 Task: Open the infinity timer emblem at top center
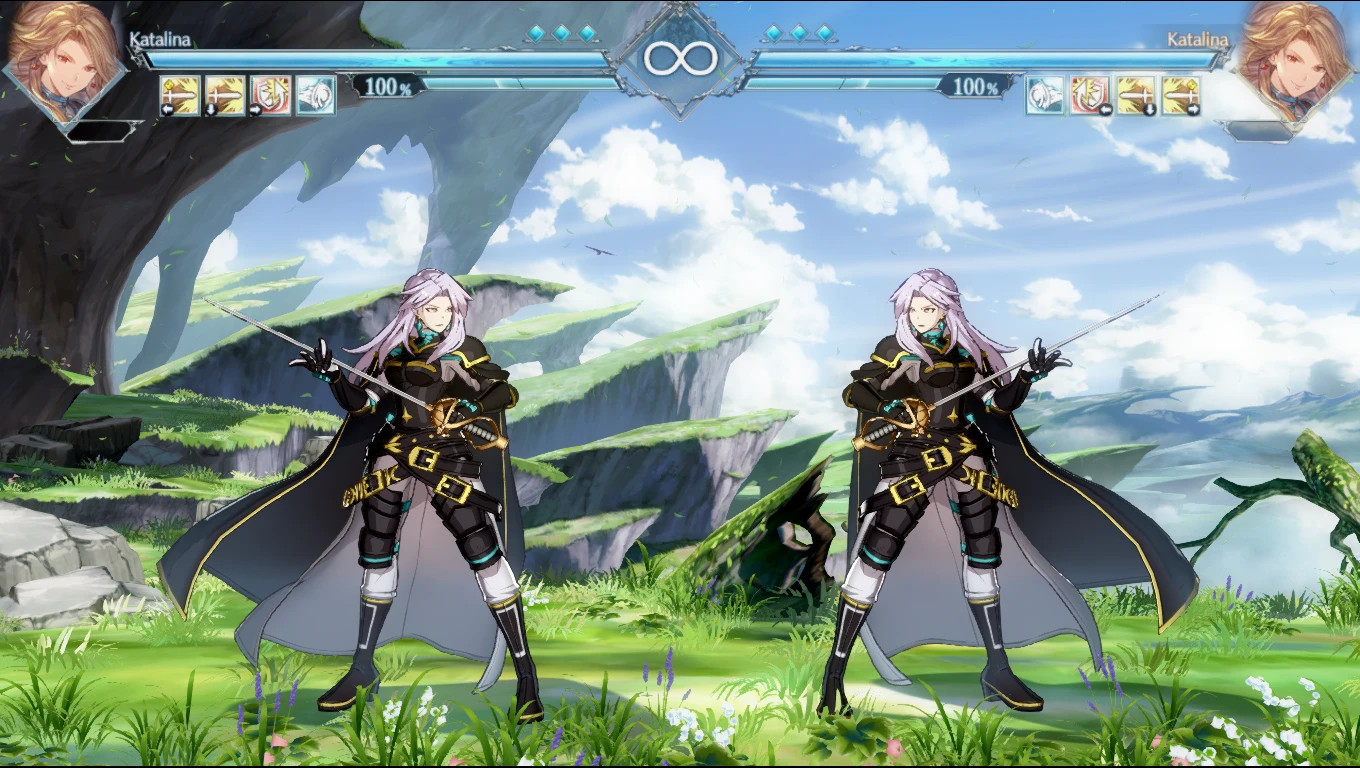680,57
